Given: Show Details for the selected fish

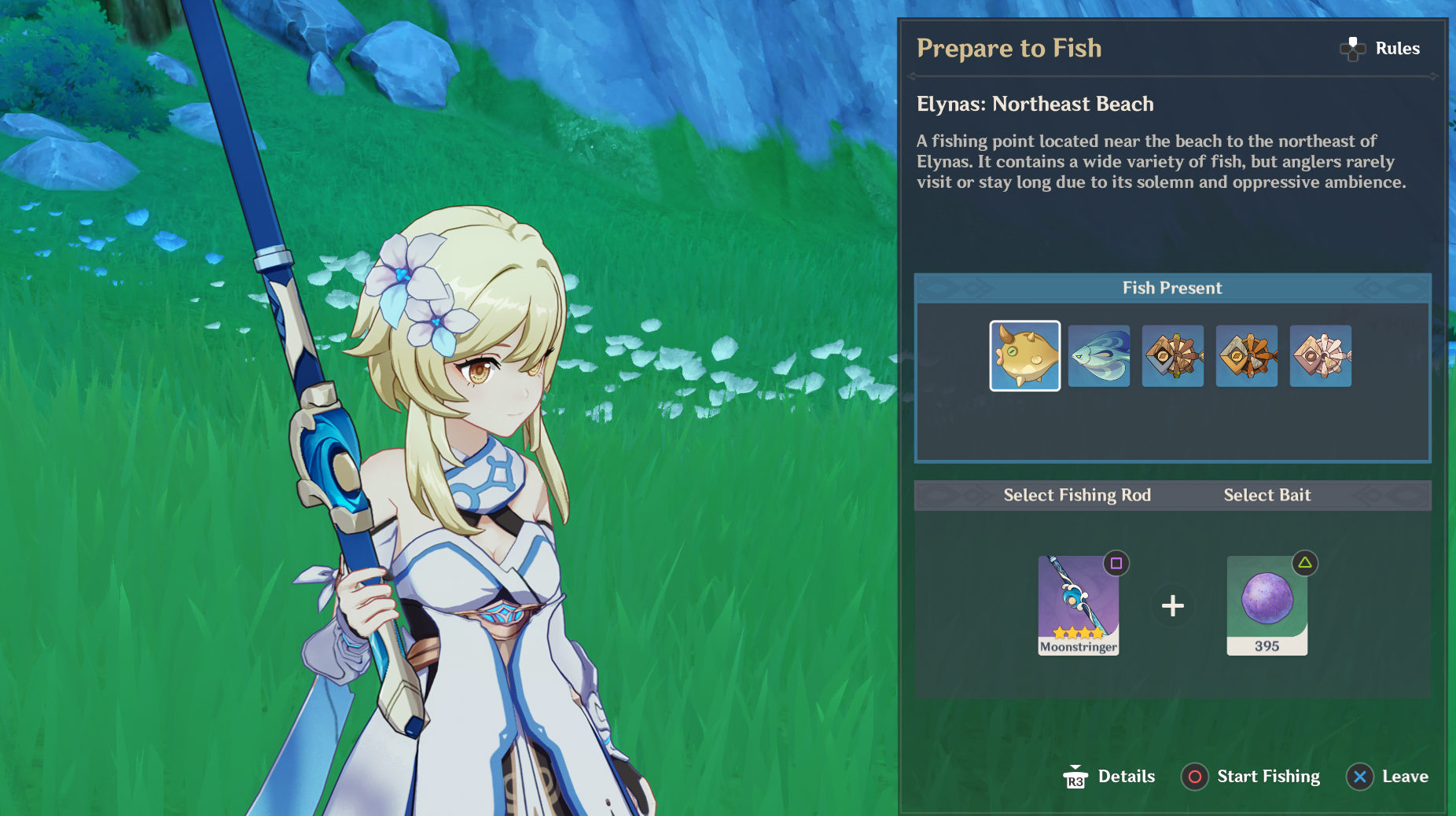Looking at the screenshot, I should [1109, 777].
